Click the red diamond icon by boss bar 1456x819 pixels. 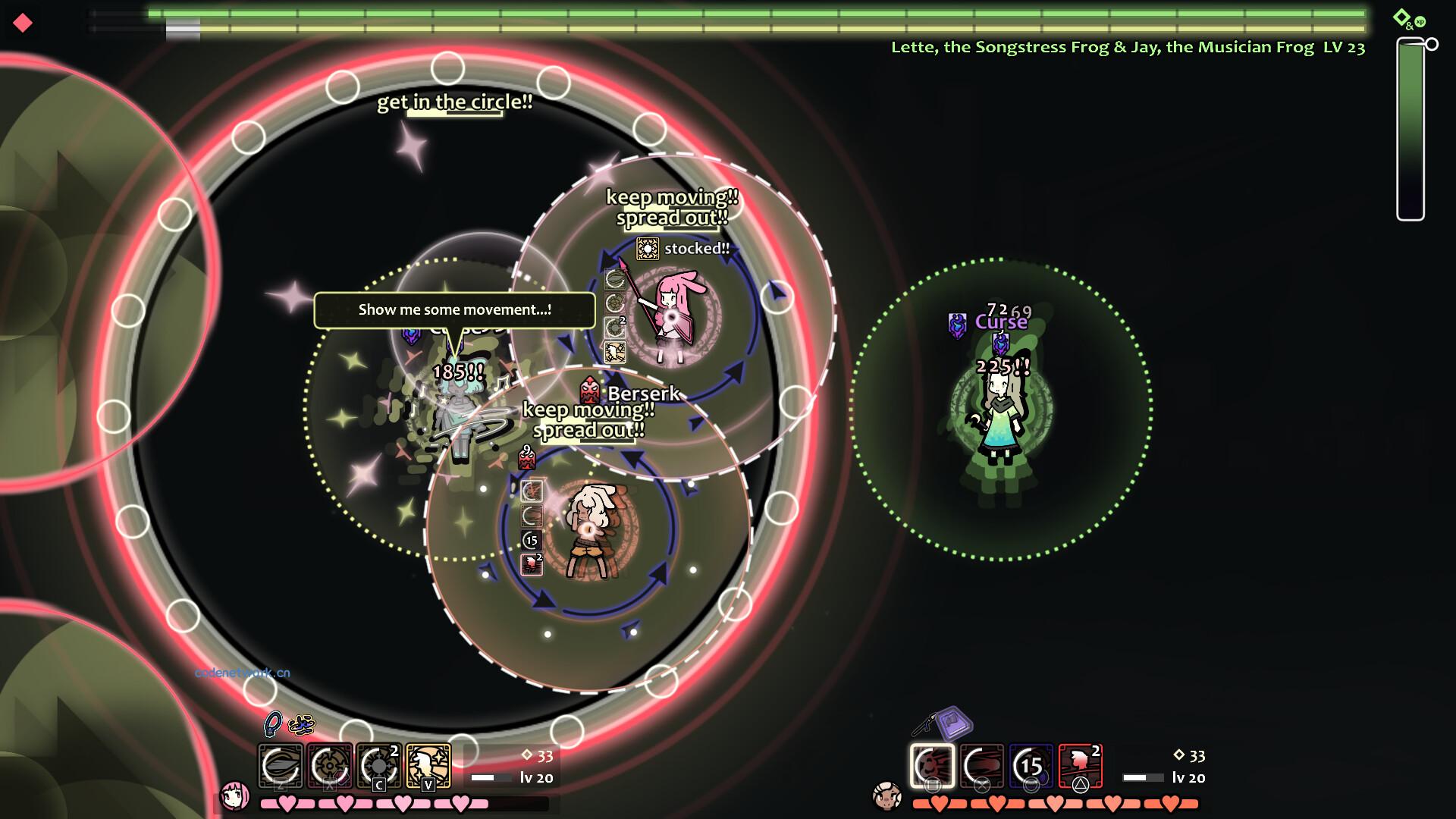tap(23, 23)
